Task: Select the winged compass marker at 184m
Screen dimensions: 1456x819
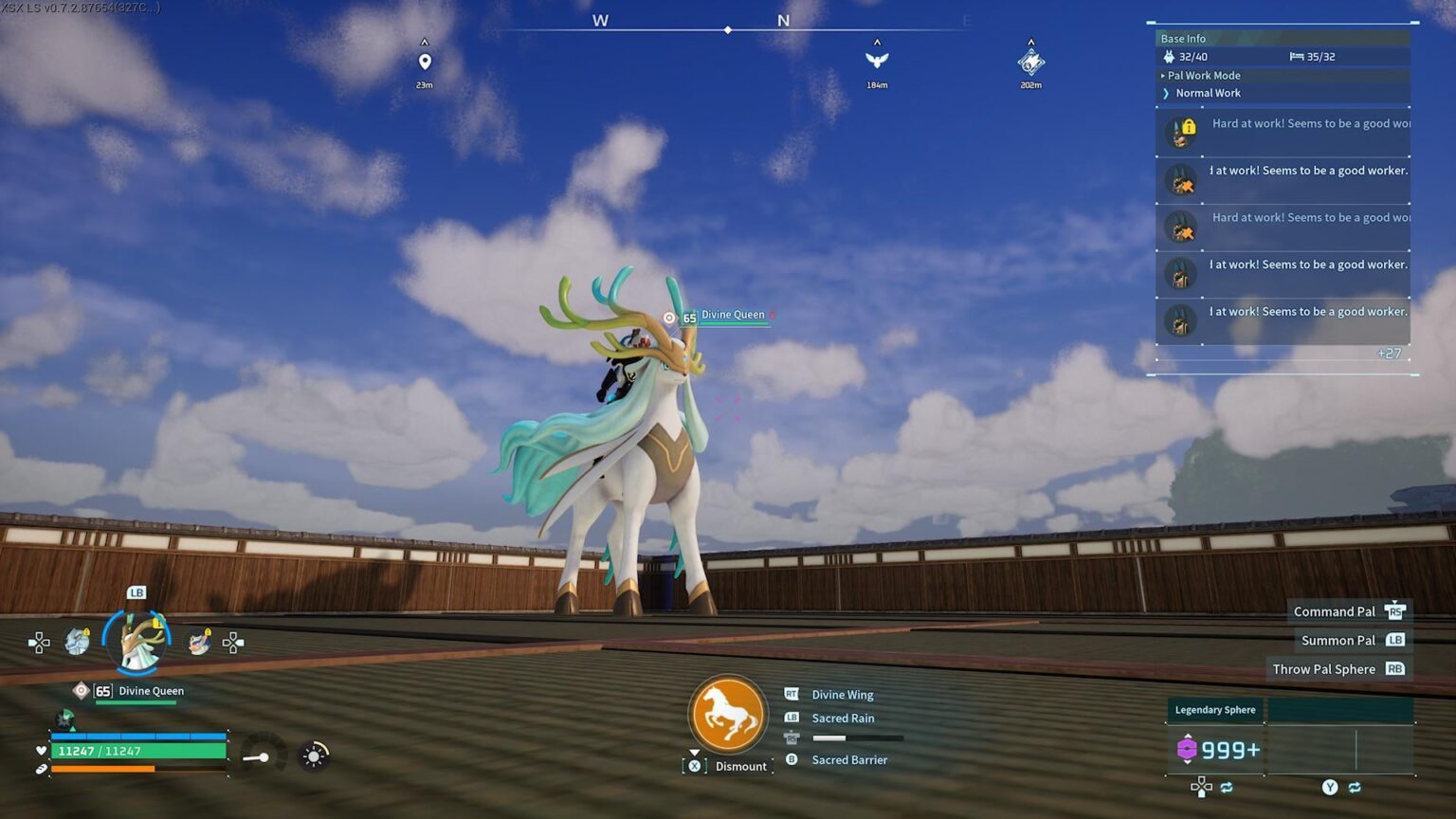Action: coord(877,61)
